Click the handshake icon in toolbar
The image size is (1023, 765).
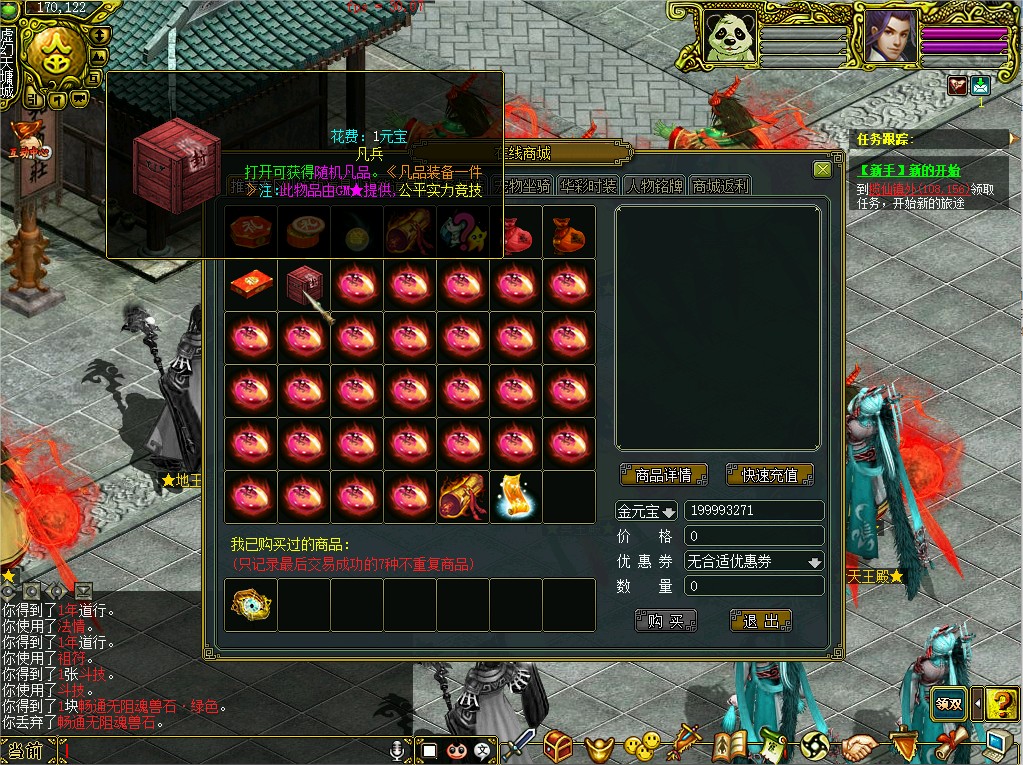(x=858, y=746)
